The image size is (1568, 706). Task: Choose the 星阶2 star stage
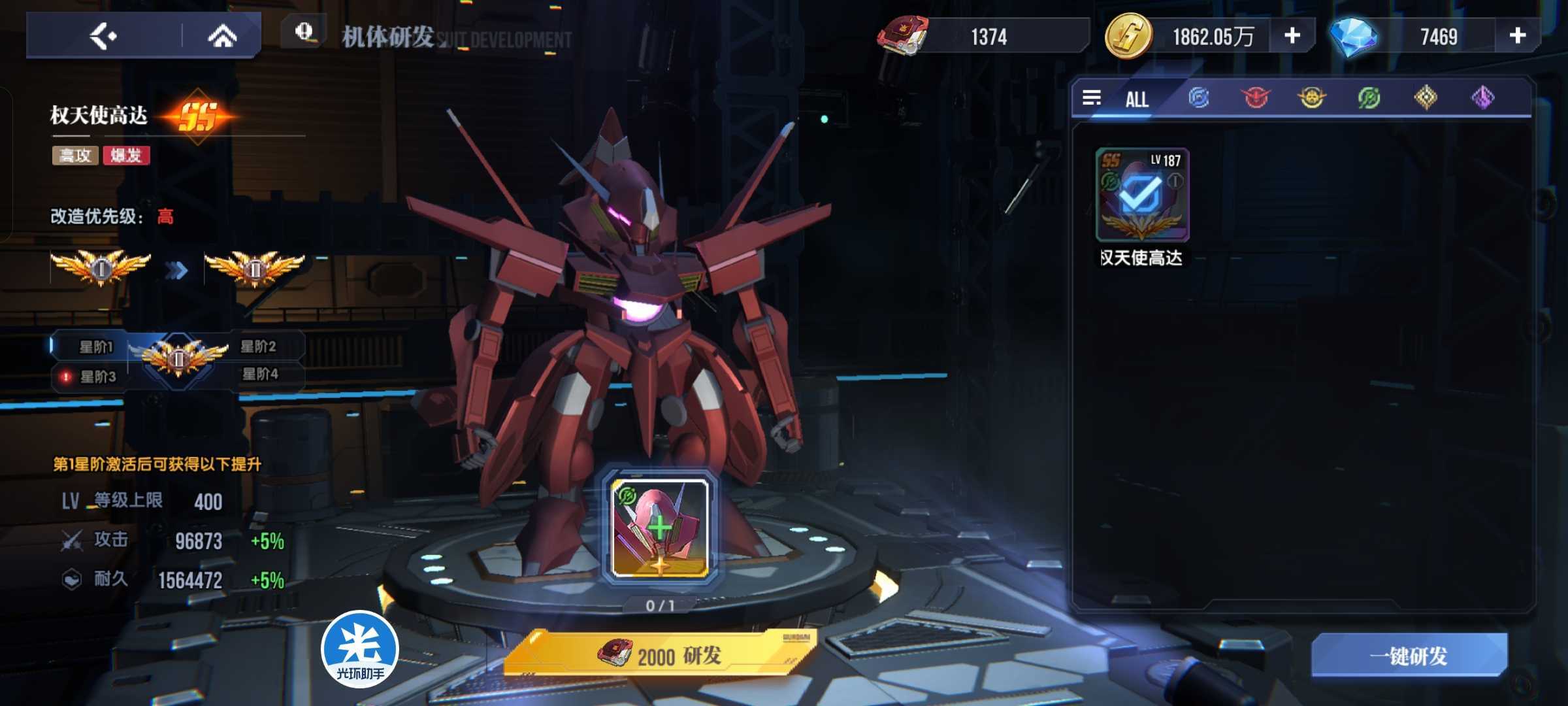[x=259, y=346]
